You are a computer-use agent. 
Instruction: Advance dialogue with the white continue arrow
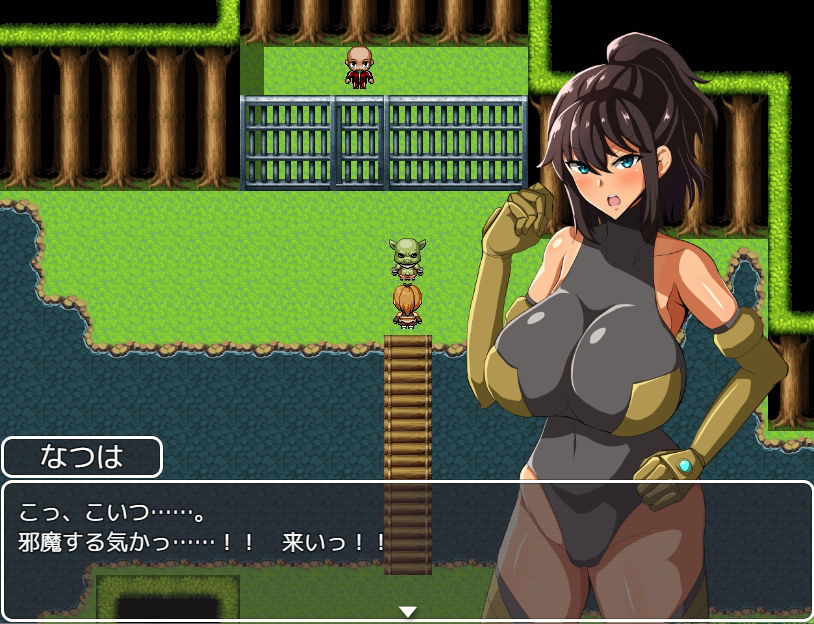click(x=407, y=611)
